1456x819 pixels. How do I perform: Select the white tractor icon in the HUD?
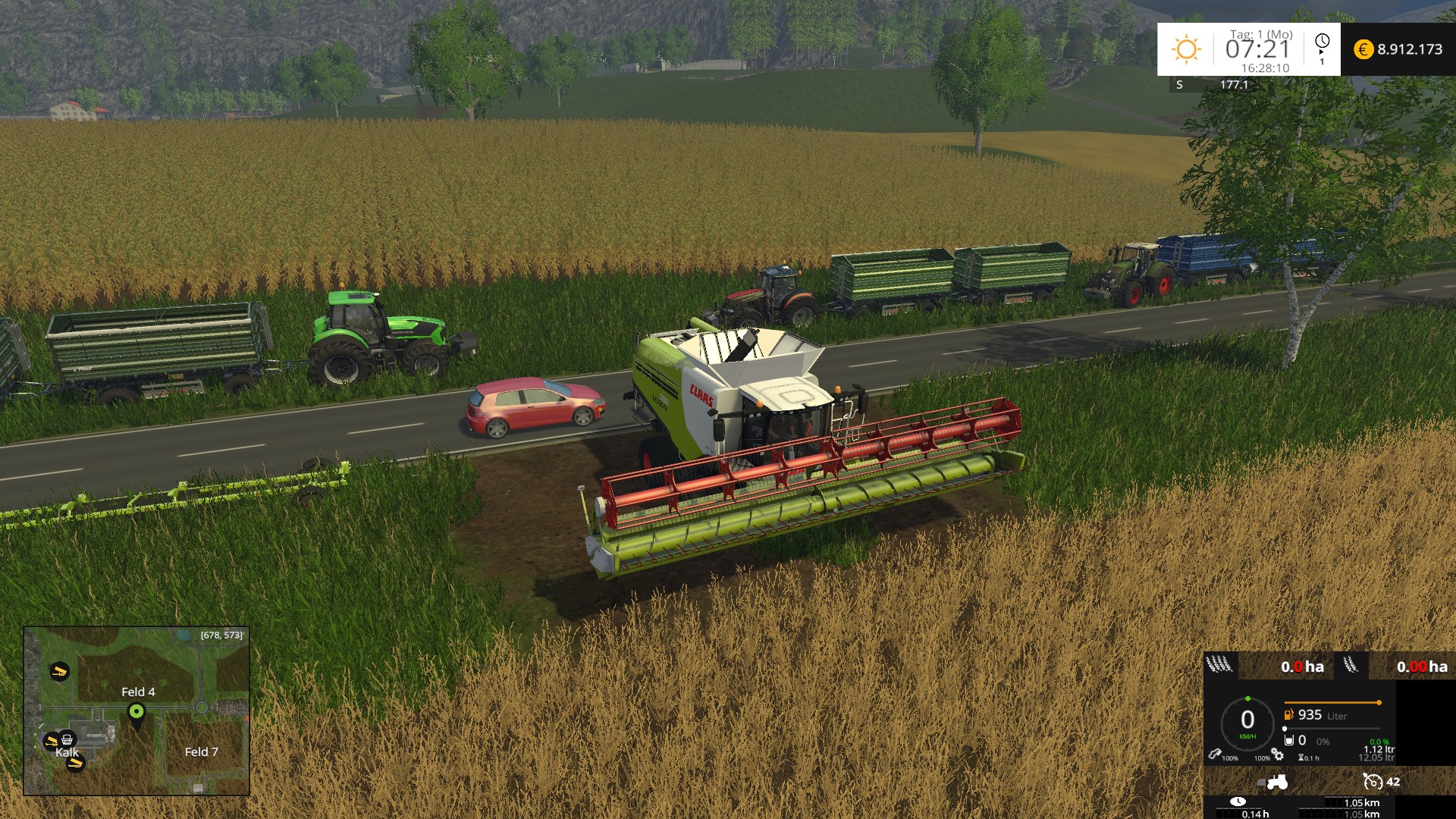[1277, 781]
